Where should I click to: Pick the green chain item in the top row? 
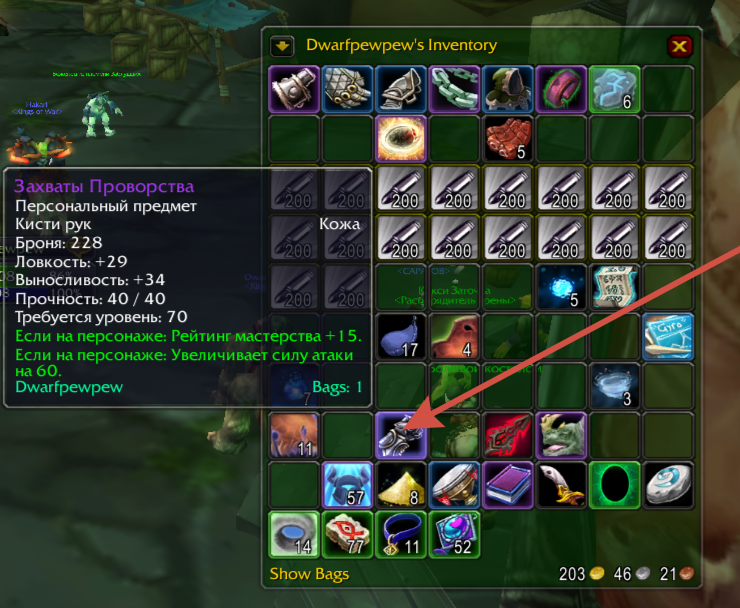pyautogui.click(x=455, y=89)
